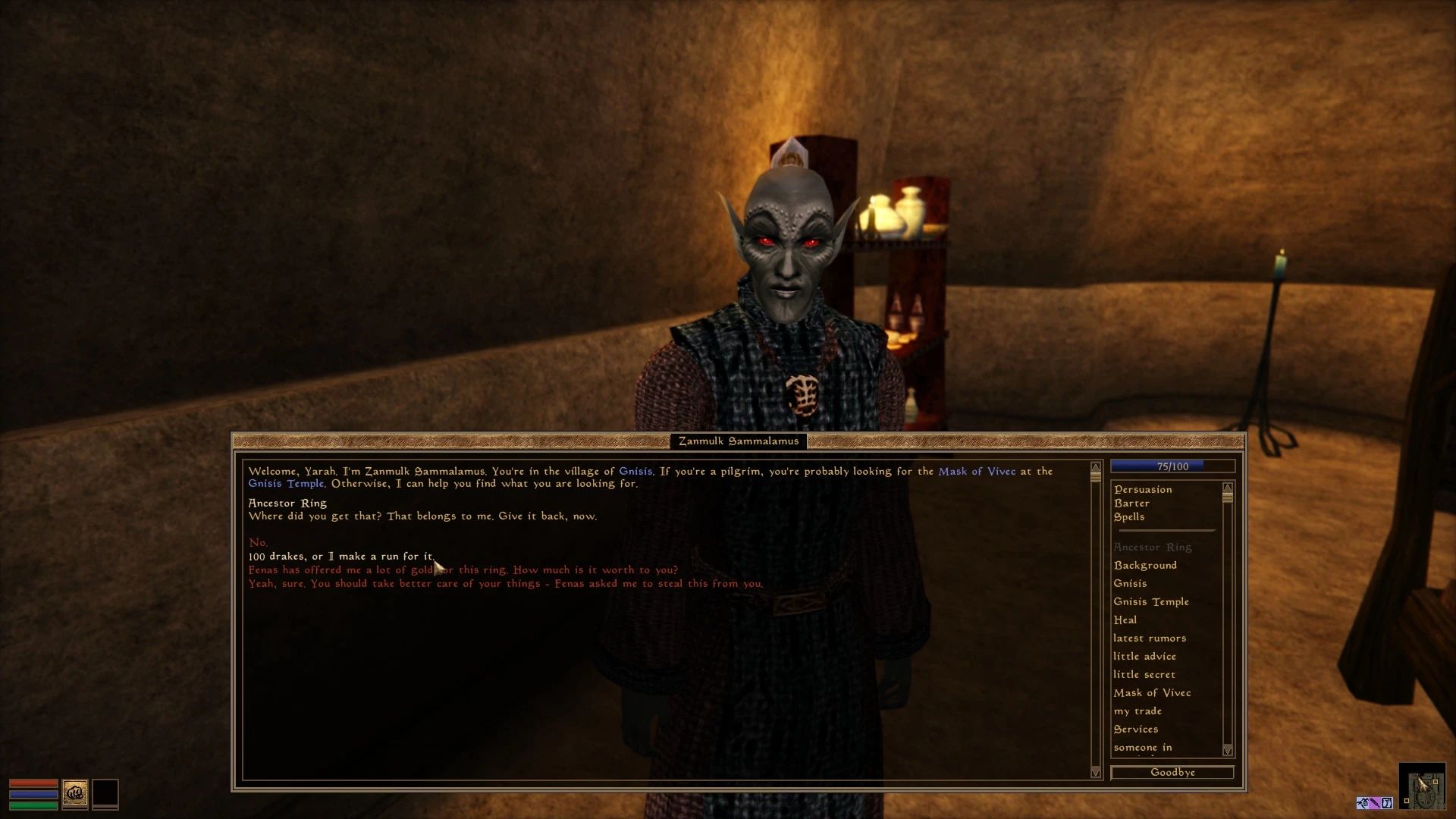Open the Spells service topic
Screen dimensions: 1456x819
[1129, 516]
